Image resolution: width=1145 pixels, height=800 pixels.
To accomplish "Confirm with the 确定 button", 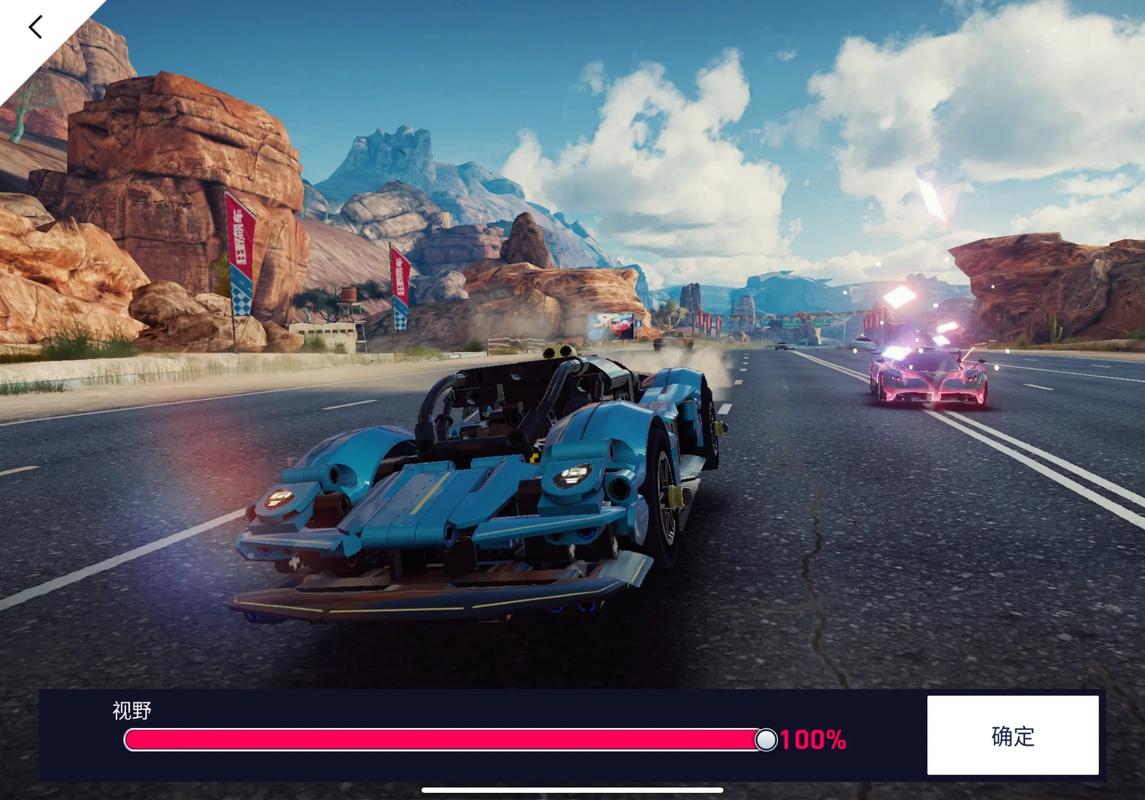I will 1012,736.
